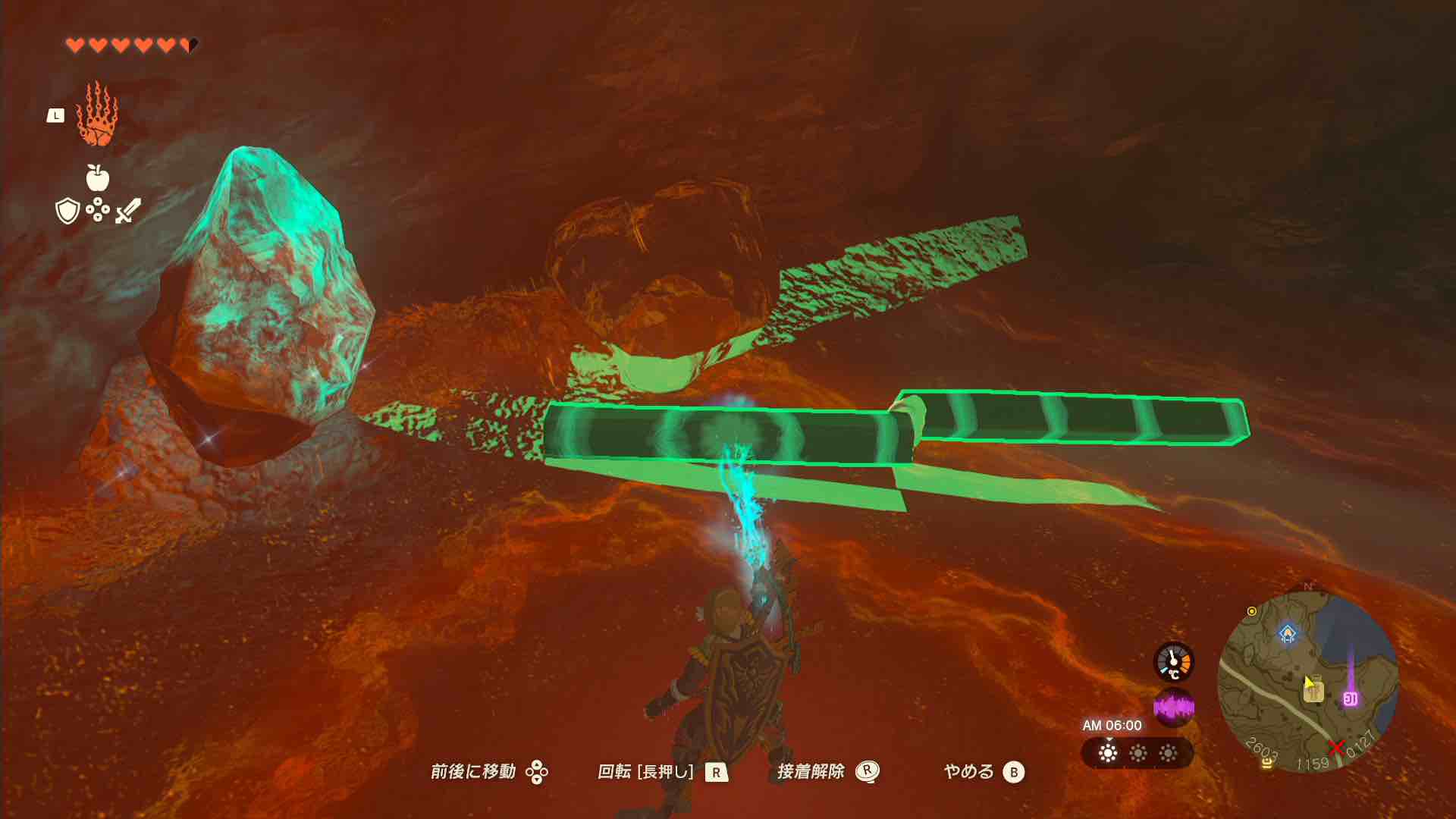Click the L button prompt beside the ability icon
This screenshot has height=819, width=1456.
pyautogui.click(x=55, y=114)
